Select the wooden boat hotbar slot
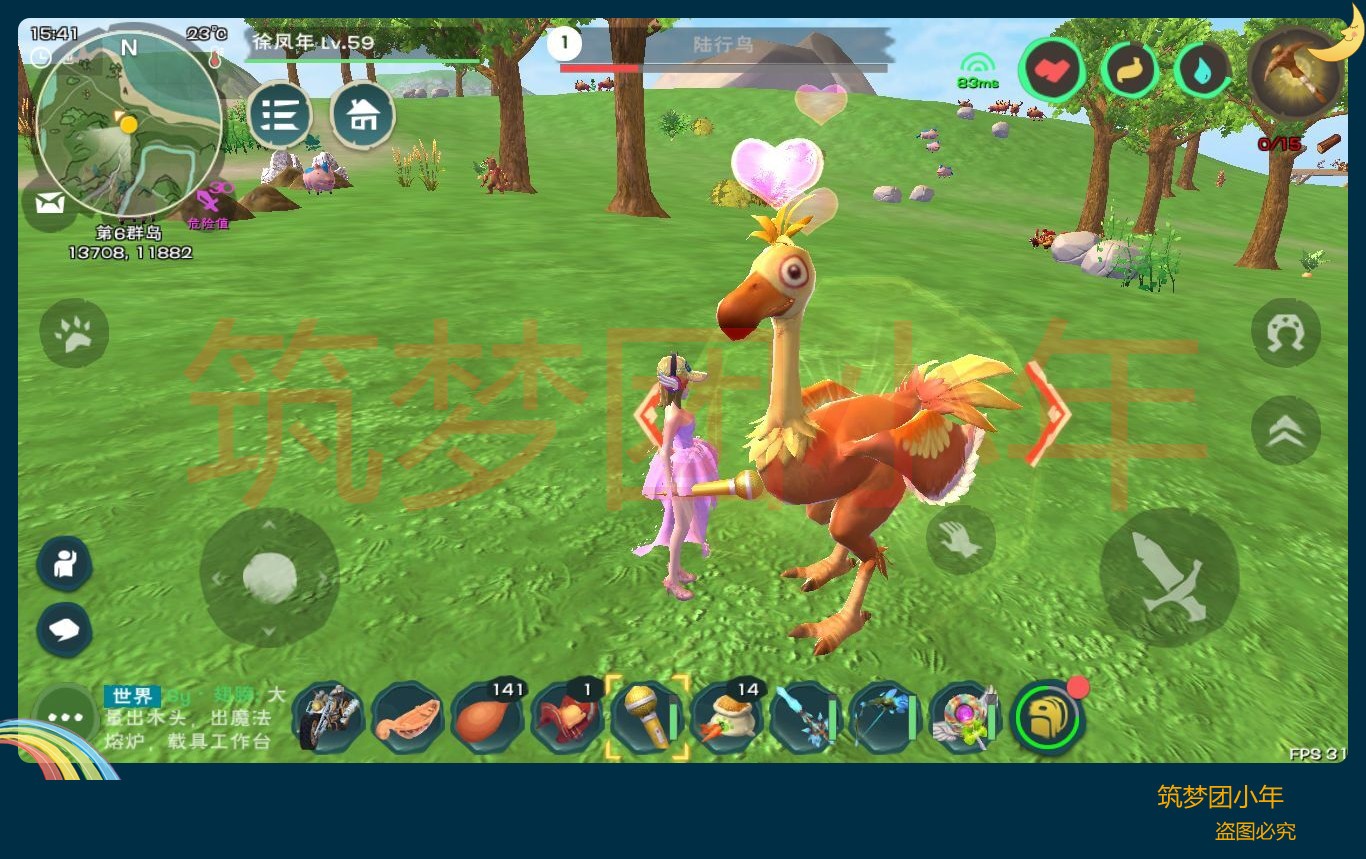This screenshot has width=1366, height=859. coord(407,717)
